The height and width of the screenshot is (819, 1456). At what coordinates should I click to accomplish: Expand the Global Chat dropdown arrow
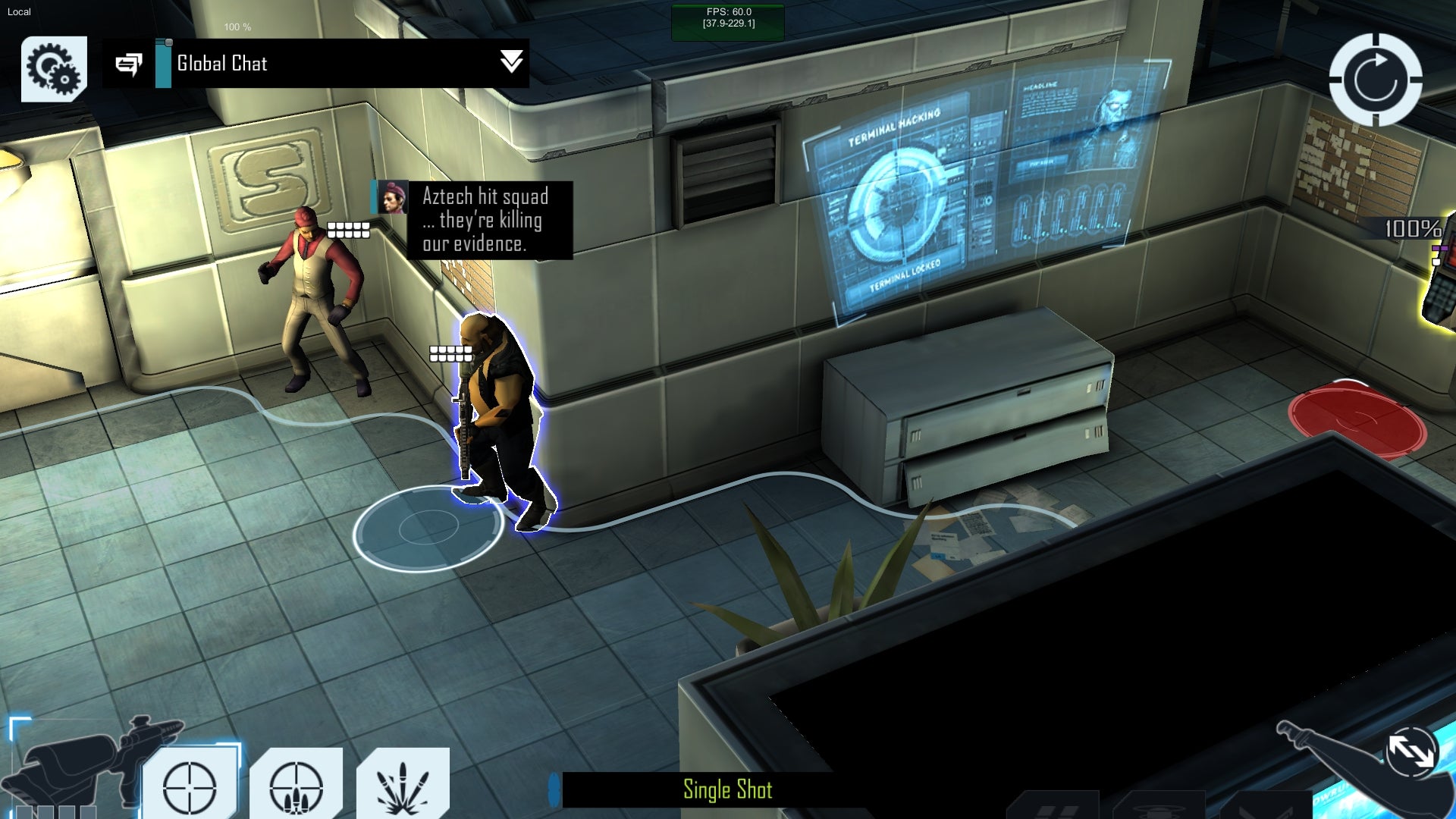pyautogui.click(x=511, y=62)
